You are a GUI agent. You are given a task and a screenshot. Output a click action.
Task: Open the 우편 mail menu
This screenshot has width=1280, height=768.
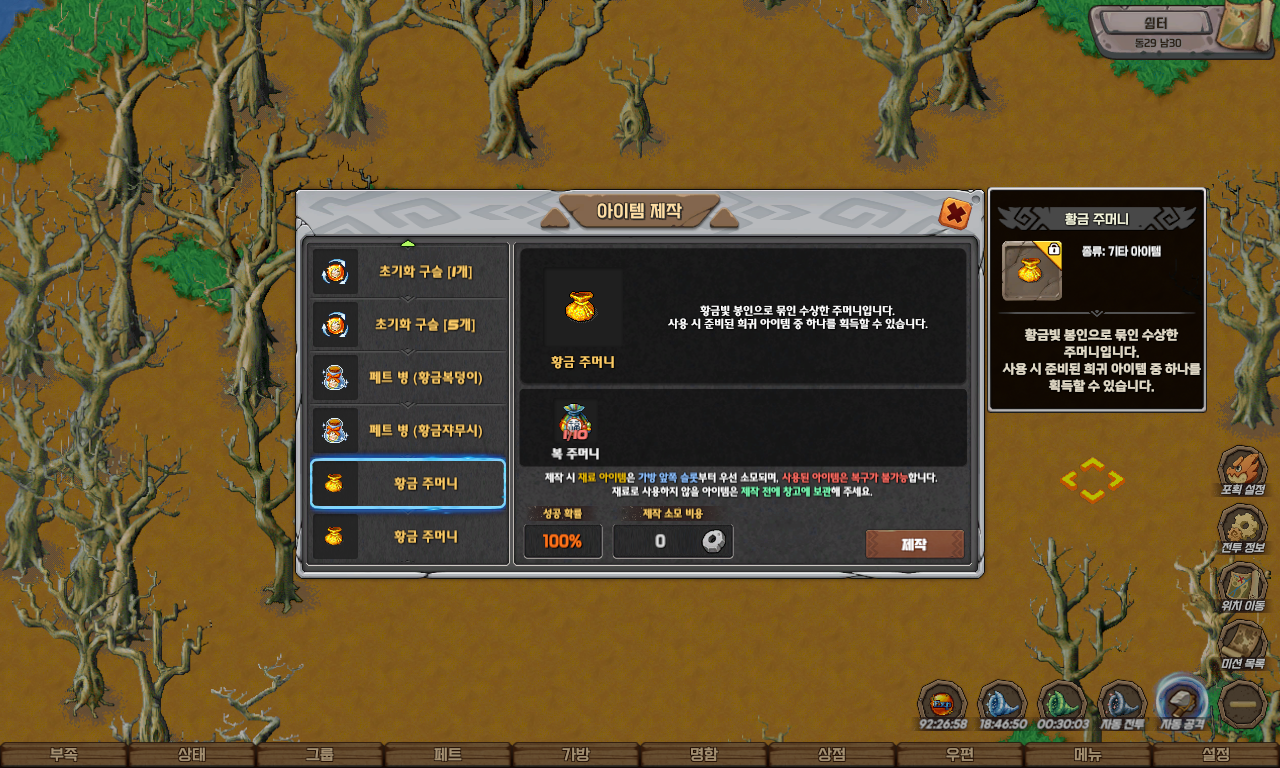[x=960, y=755]
